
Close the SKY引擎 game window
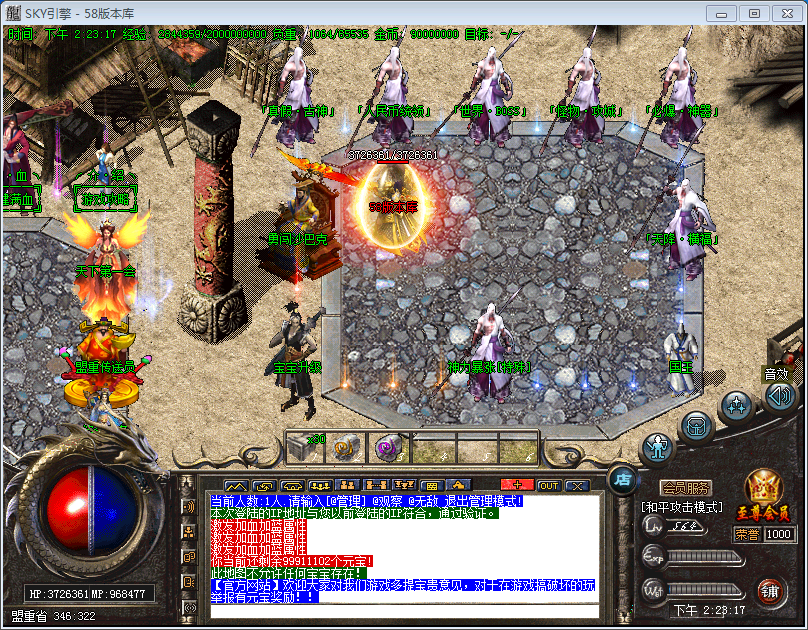[x=782, y=13]
